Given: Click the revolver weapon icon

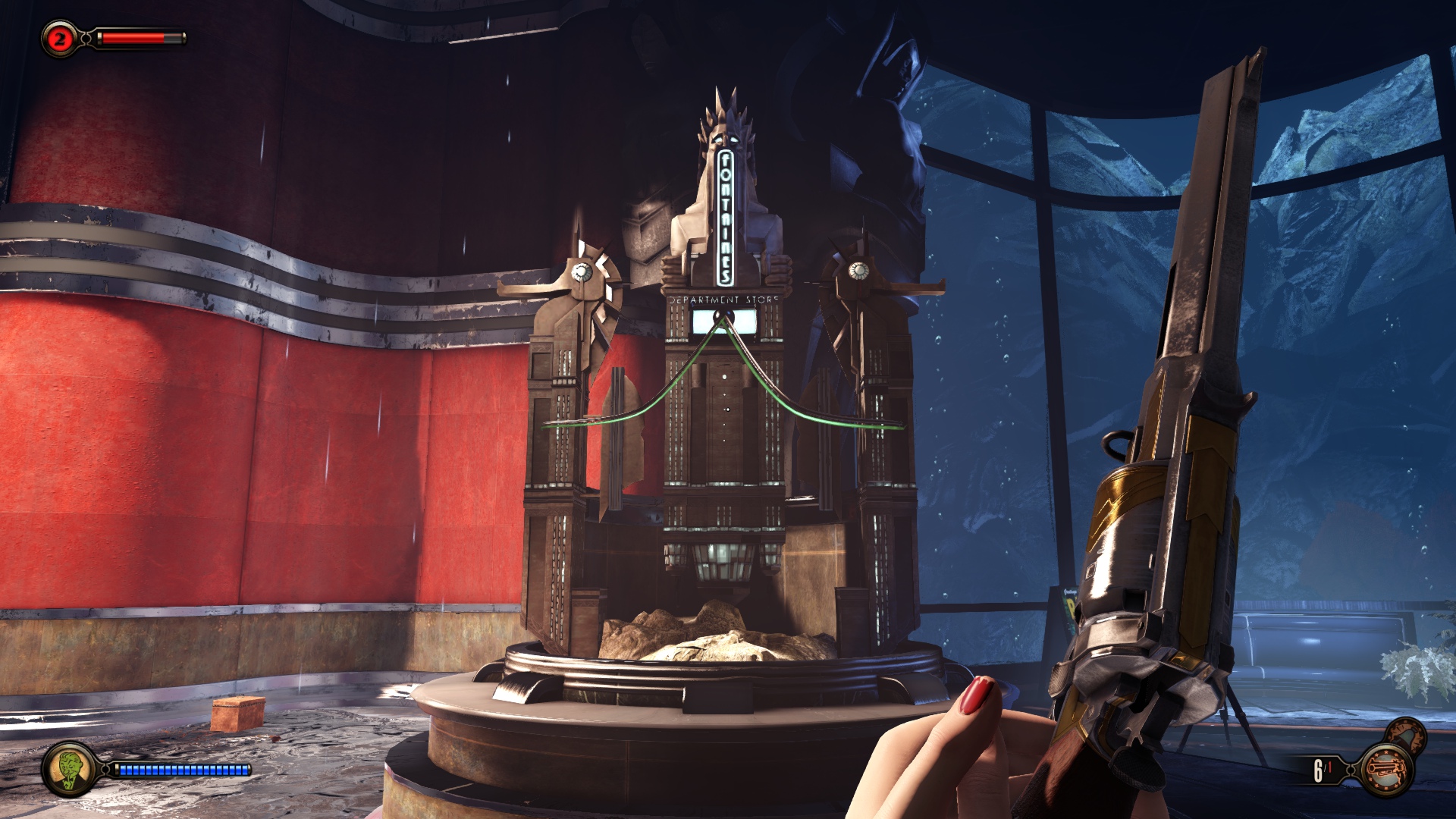Looking at the screenshot, I should [1386, 770].
